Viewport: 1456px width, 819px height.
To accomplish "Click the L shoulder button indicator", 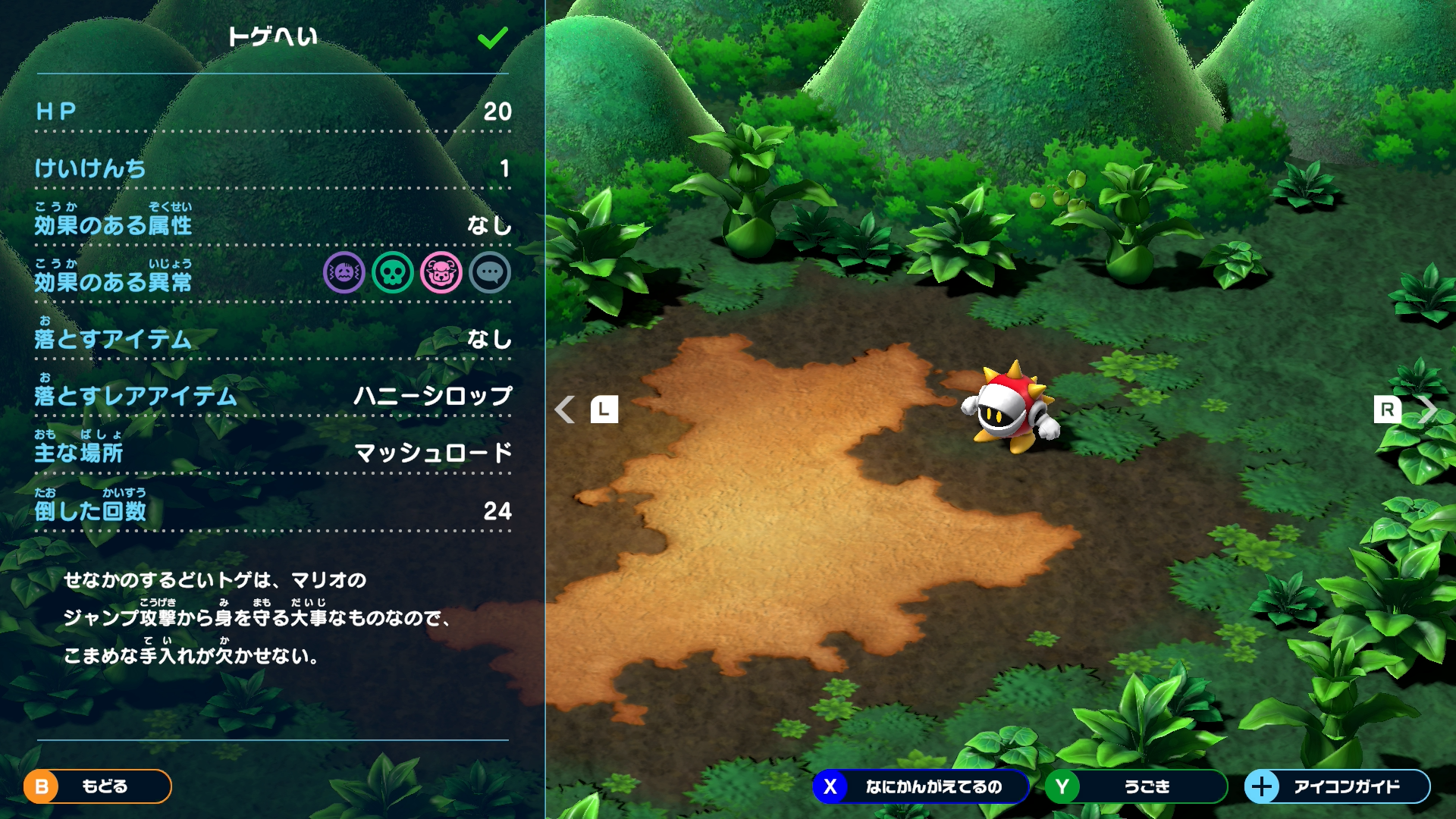I will pos(604,409).
